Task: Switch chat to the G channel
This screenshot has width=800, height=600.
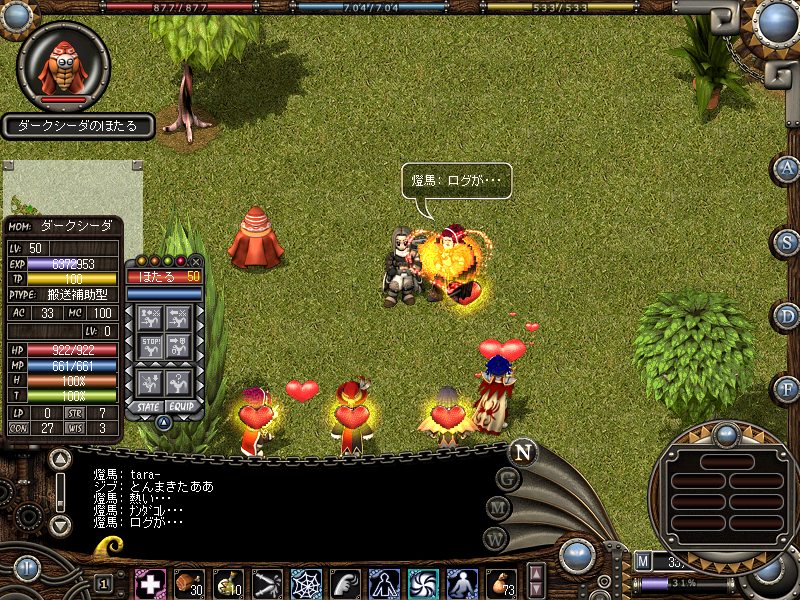Action: 508,478
